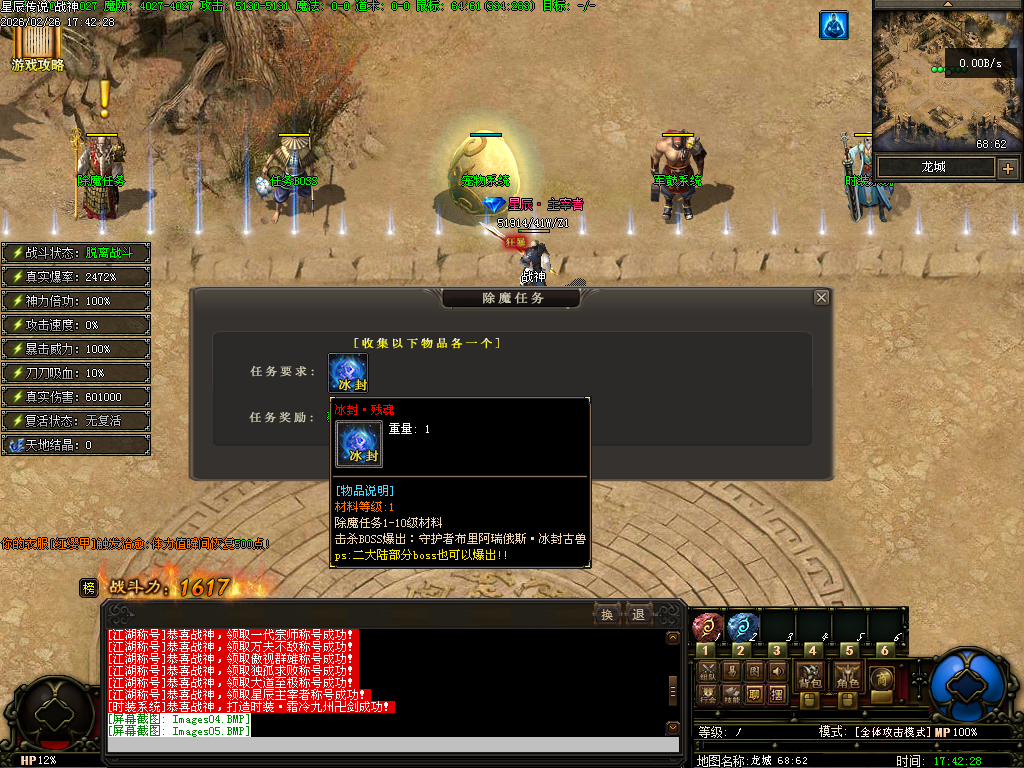This screenshot has height=768, width=1024.
Task: Open the 榜 ranking button
Action: pyautogui.click(x=88, y=588)
